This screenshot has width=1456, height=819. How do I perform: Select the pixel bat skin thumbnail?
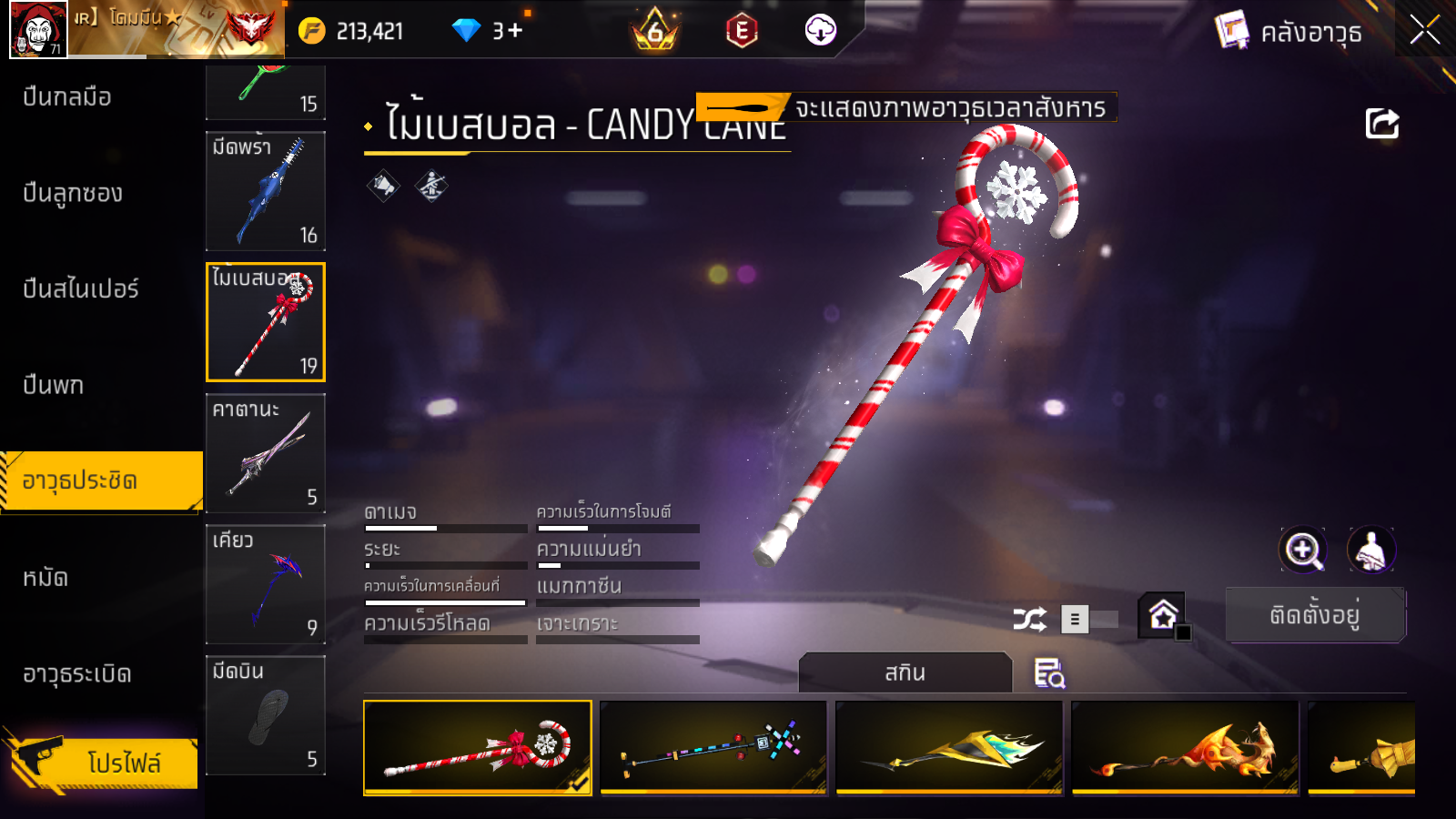[x=713, y=748]
